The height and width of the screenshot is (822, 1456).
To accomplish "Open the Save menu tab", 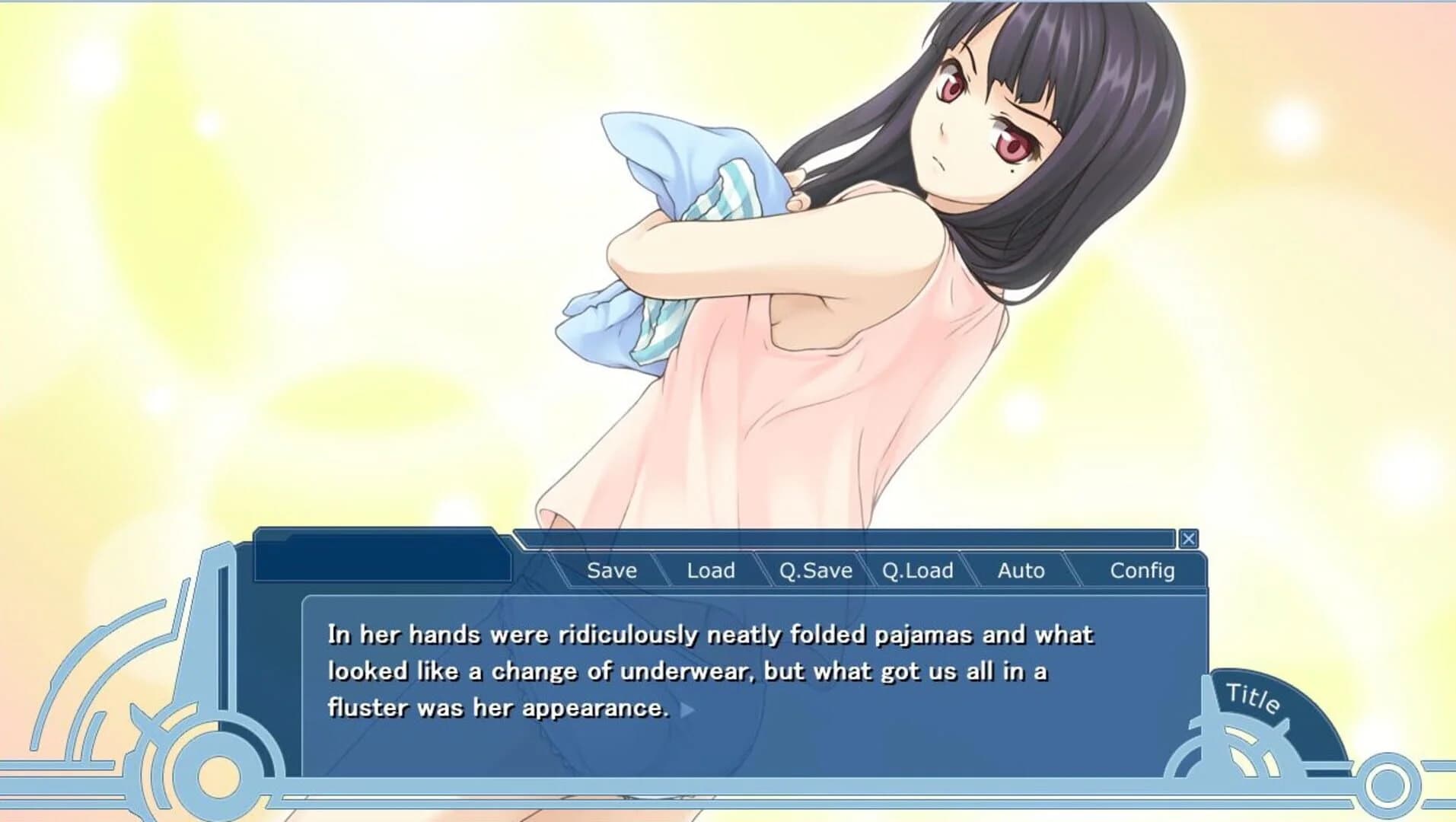I will (611, 570).
